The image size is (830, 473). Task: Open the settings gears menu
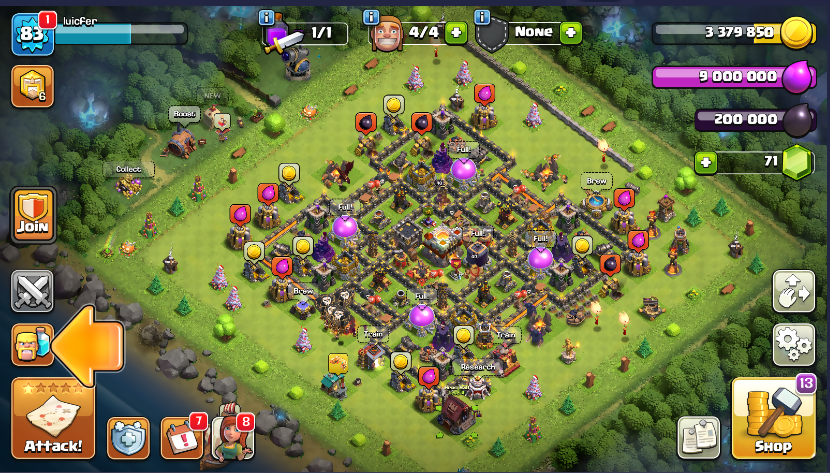pyautogui.click(x=794, y=344)
